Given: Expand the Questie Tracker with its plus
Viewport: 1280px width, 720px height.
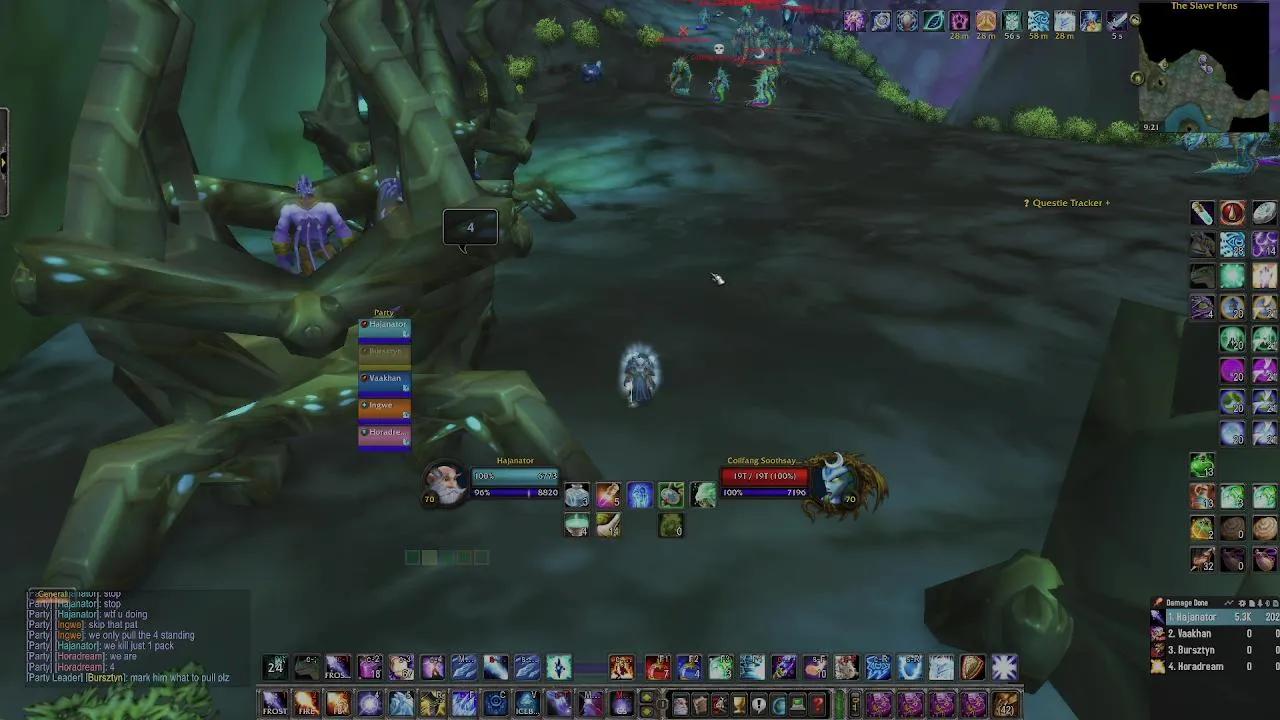Looking at the screenshot, I should click(1107, 202).
